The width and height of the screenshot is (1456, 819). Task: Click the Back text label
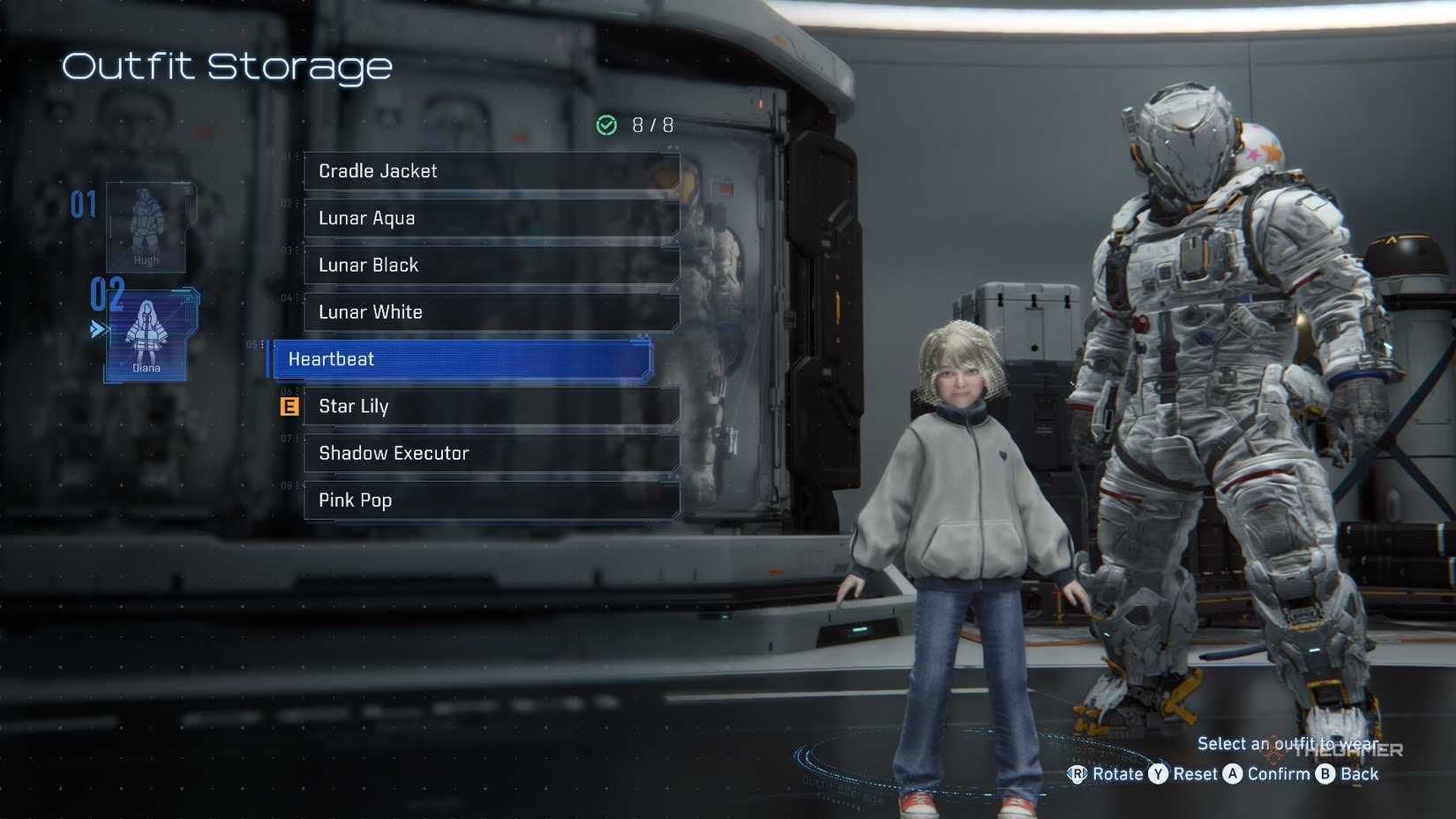click(x=1360, y=774)
